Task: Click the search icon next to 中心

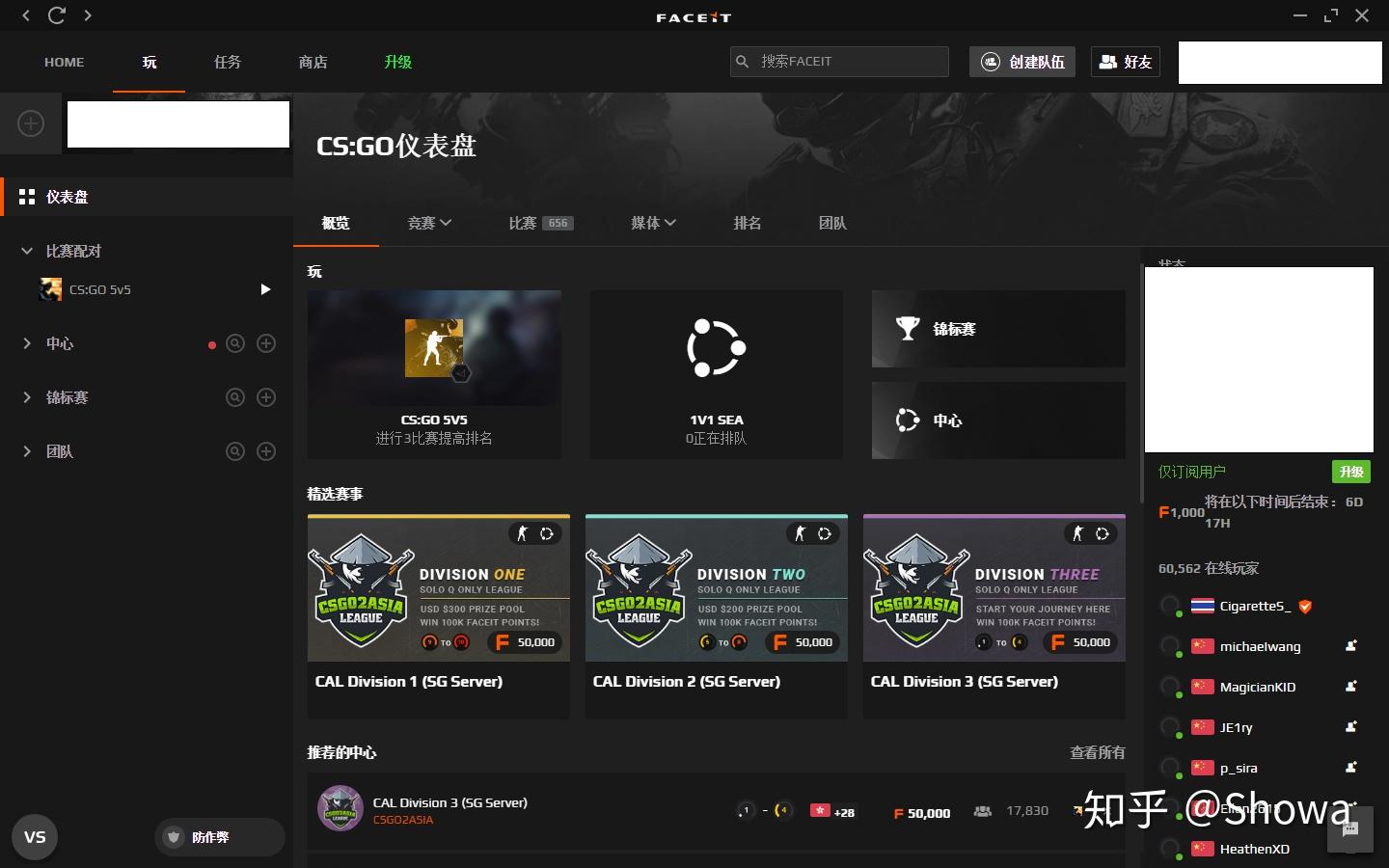Action: (235, 343)
